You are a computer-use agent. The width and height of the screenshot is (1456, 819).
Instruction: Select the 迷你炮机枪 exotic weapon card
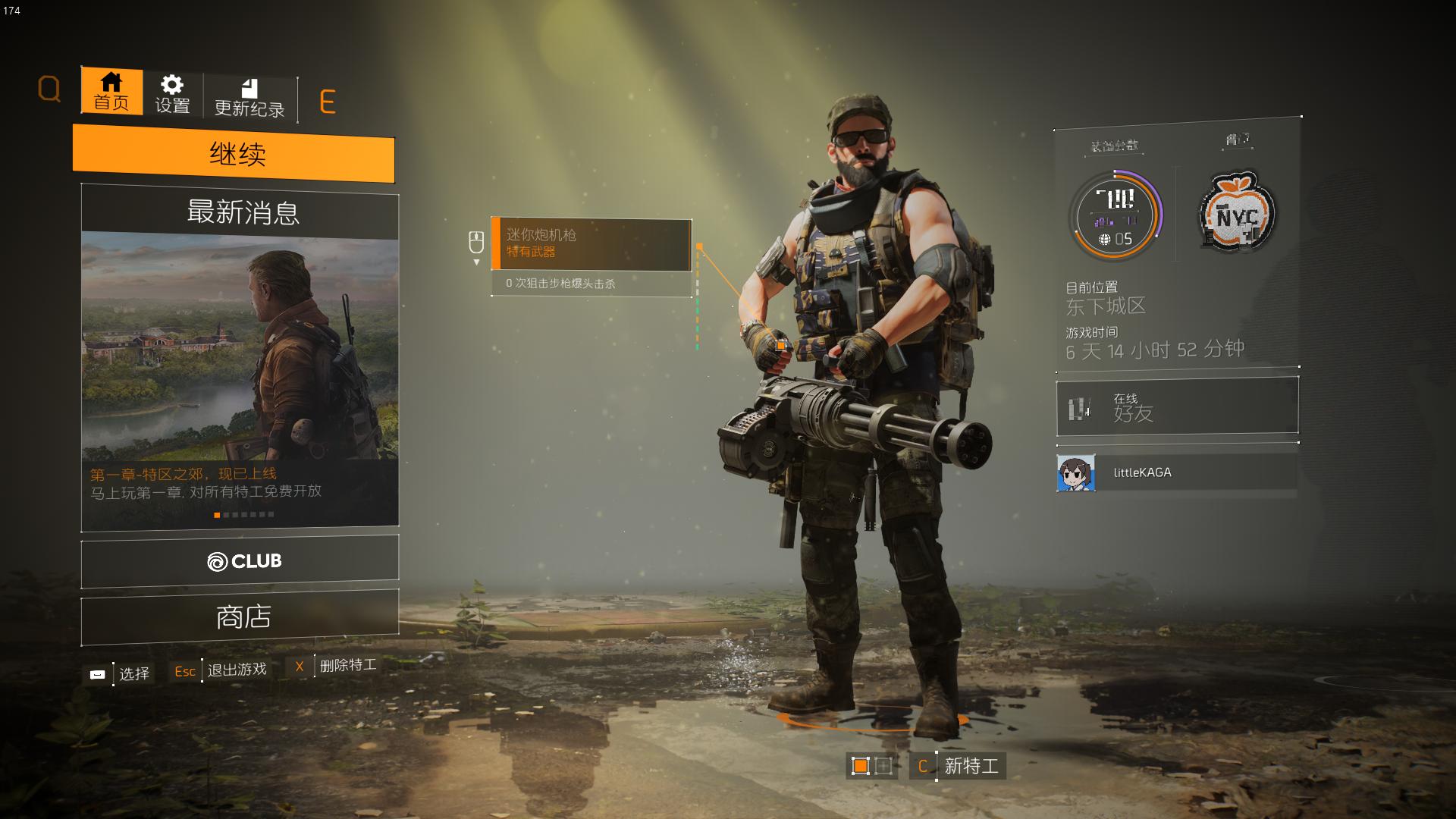(591, 244)
